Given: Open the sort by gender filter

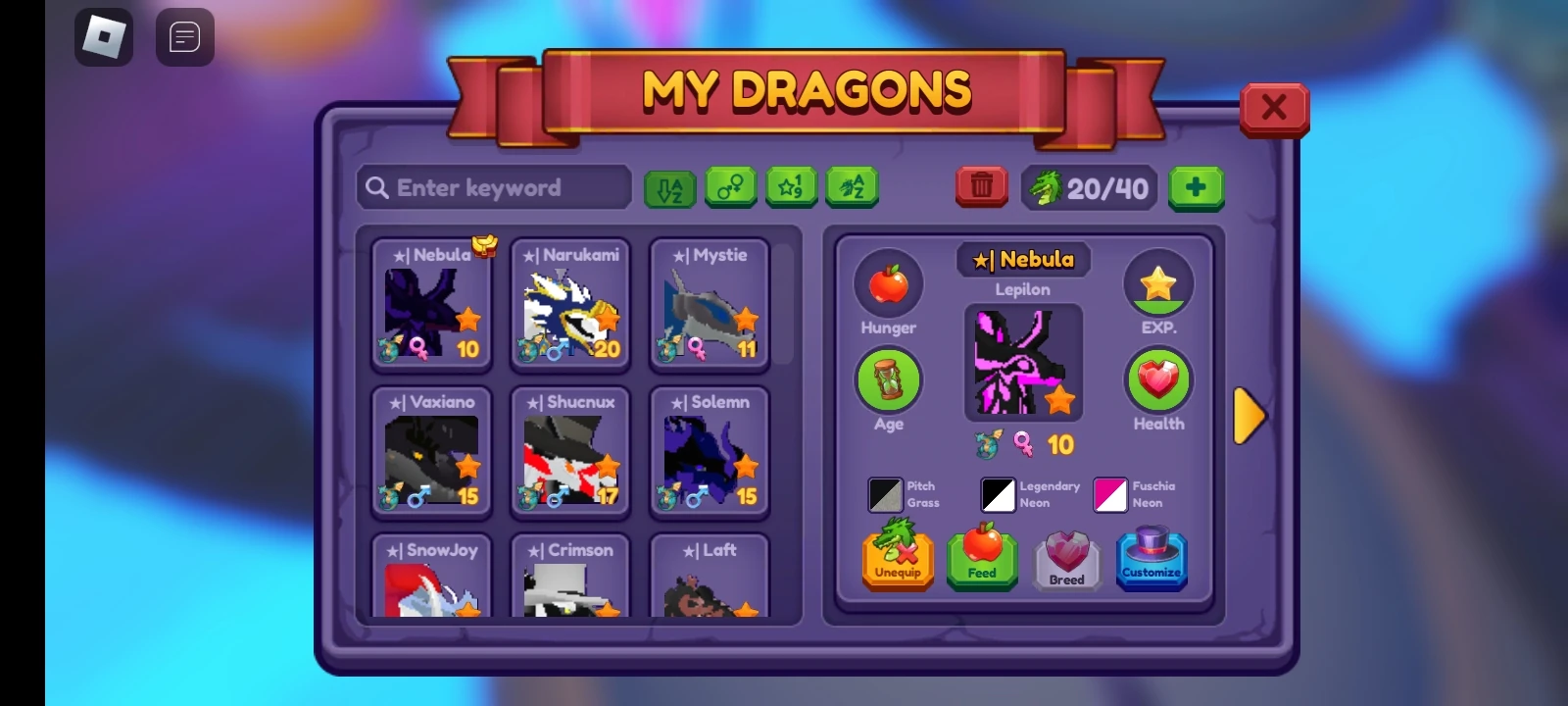Looking at the screenshot, I should pyautogui.click(x=731, y=187).
